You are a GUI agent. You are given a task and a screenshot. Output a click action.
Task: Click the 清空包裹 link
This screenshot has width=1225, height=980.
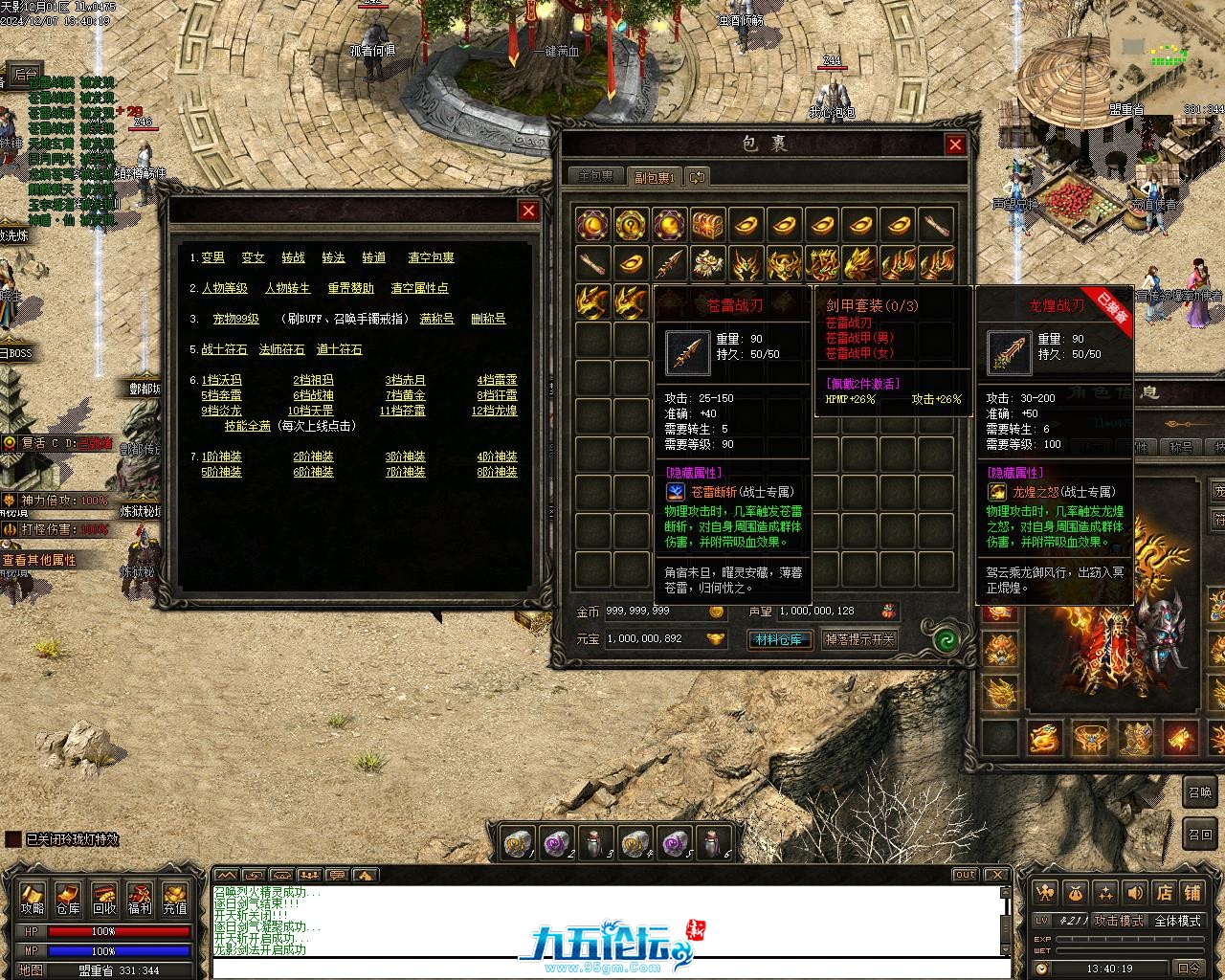pyautogui.click(x=431, y=257)
